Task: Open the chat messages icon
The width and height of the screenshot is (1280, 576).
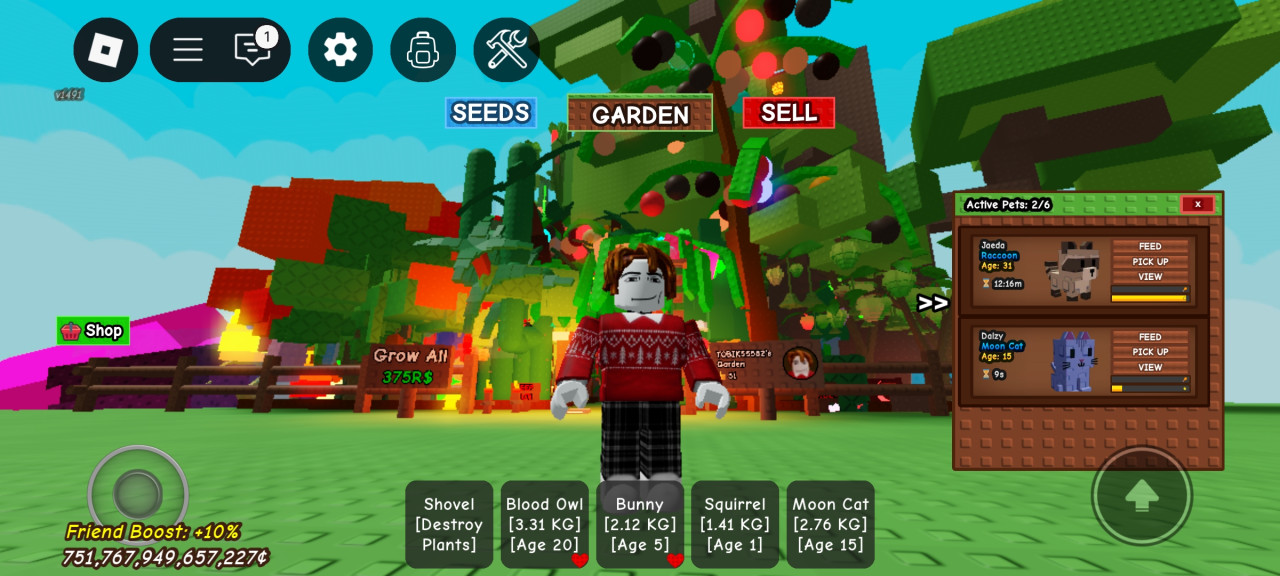Action: click(252, 50)
